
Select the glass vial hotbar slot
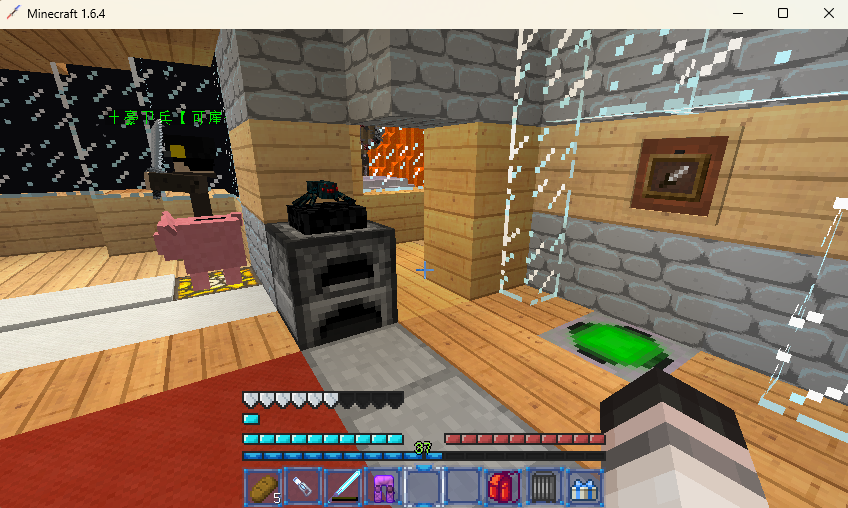click(302, 488)
